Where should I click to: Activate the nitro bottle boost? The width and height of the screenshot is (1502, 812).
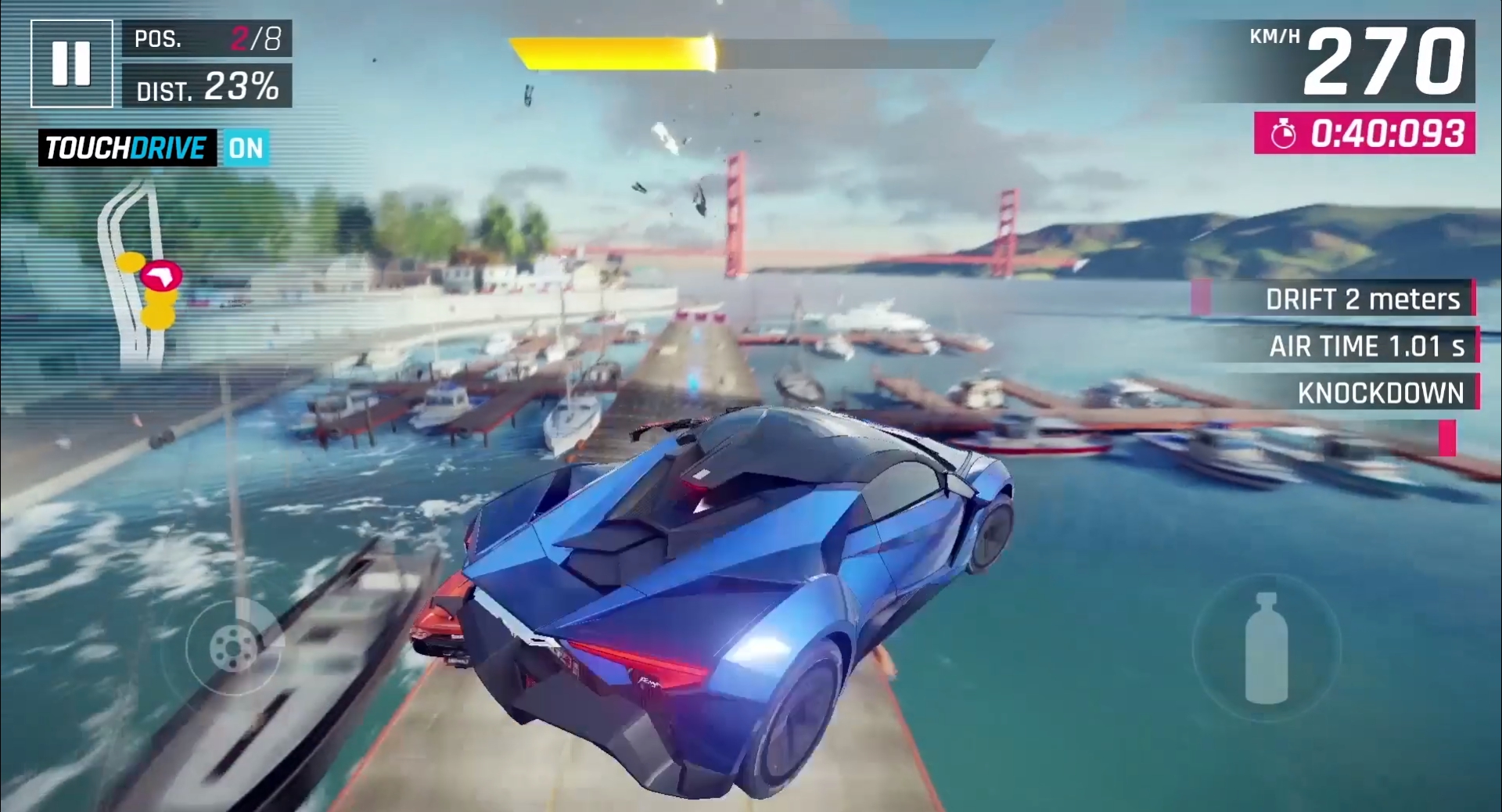coord(1265,649)
